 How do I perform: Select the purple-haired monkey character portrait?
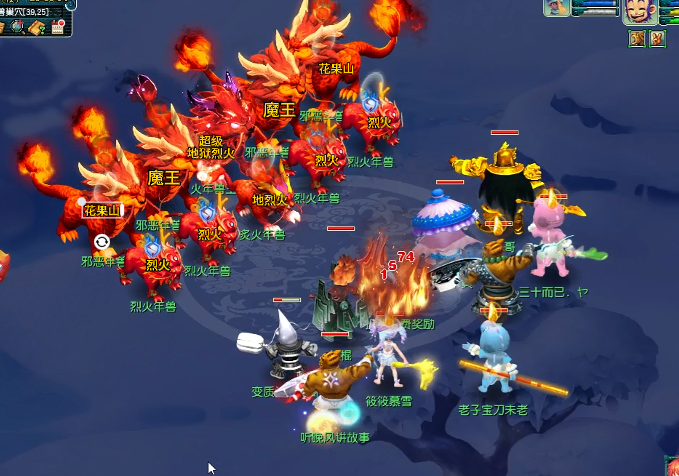pos(640,11)
